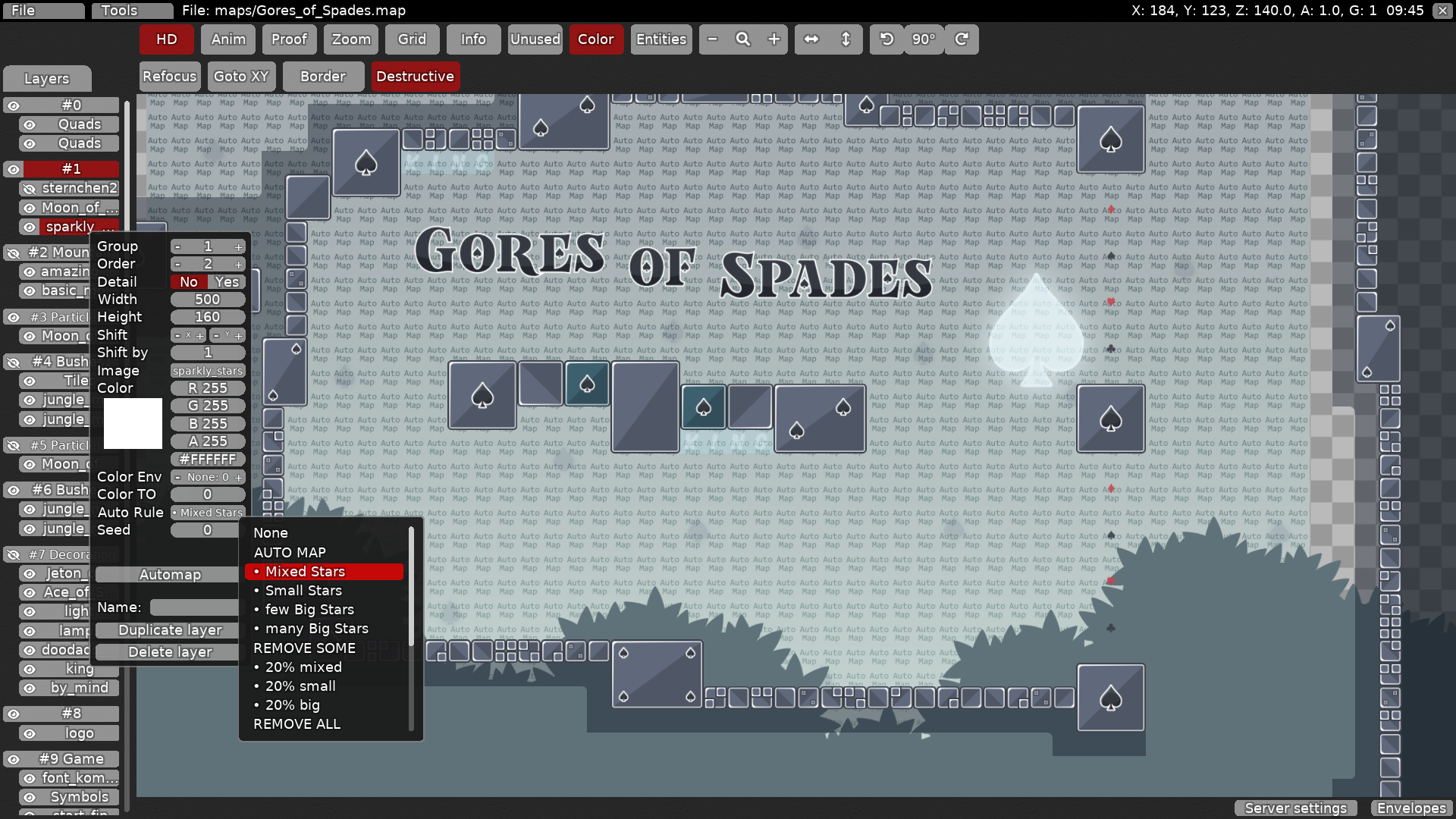The height and width of the screenshot is (819, 1456).
Task: Select Small Stars from the automapper list
Action: 302,590
